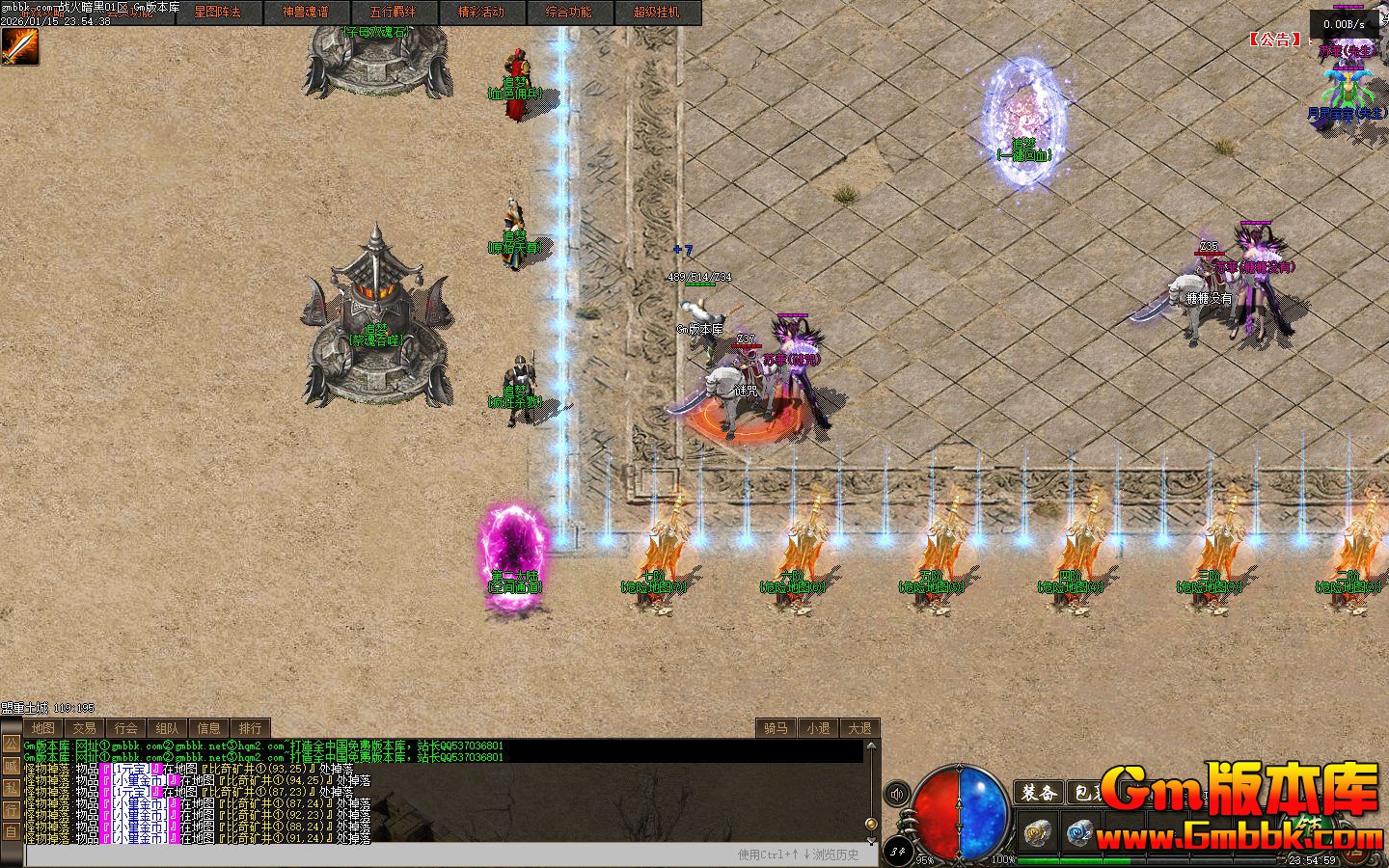Switch chat to the 喊 shout channel

click(11, 765)
